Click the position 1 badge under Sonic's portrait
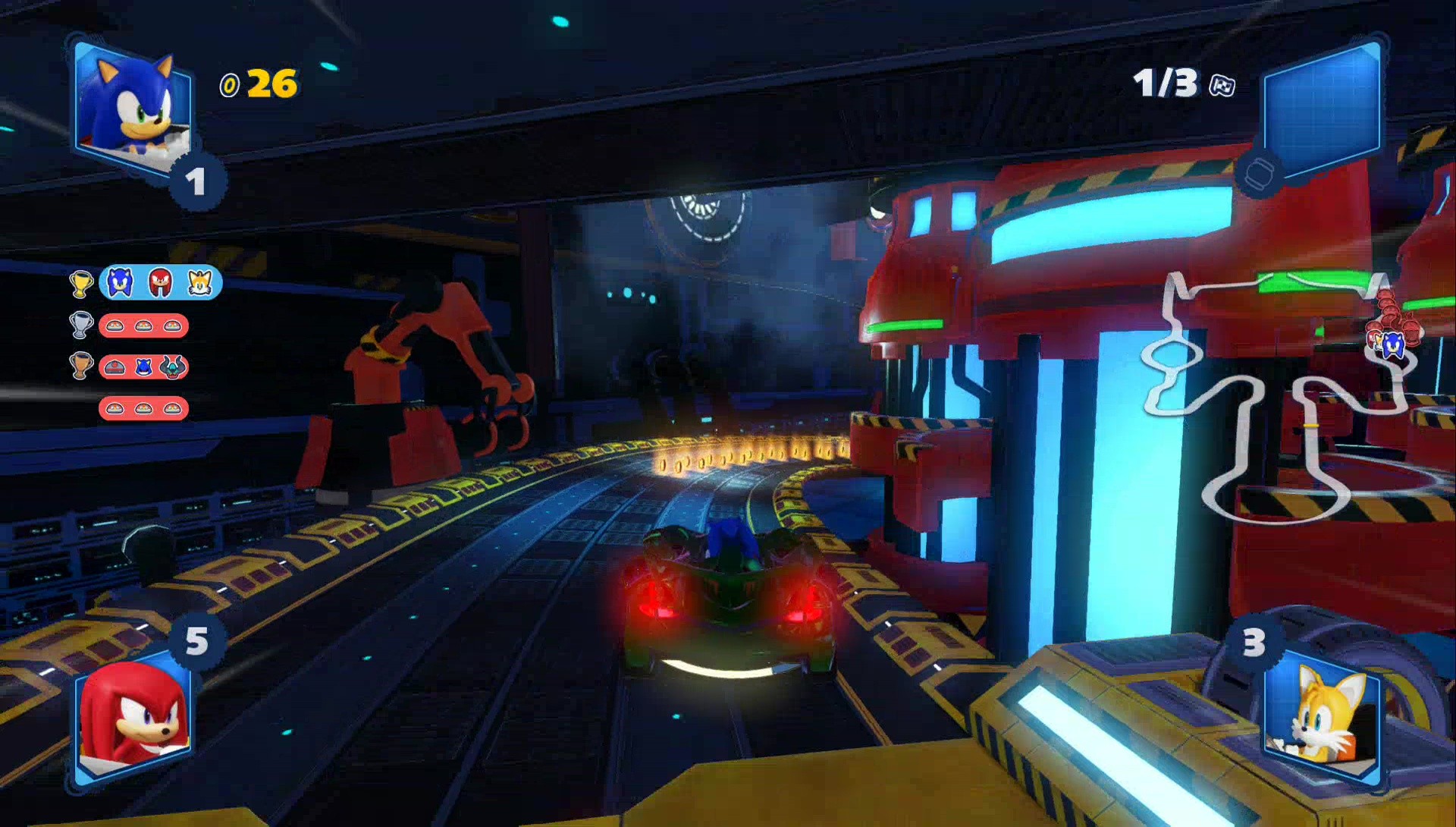This screenshot has width=1456, height=827. 196,181
